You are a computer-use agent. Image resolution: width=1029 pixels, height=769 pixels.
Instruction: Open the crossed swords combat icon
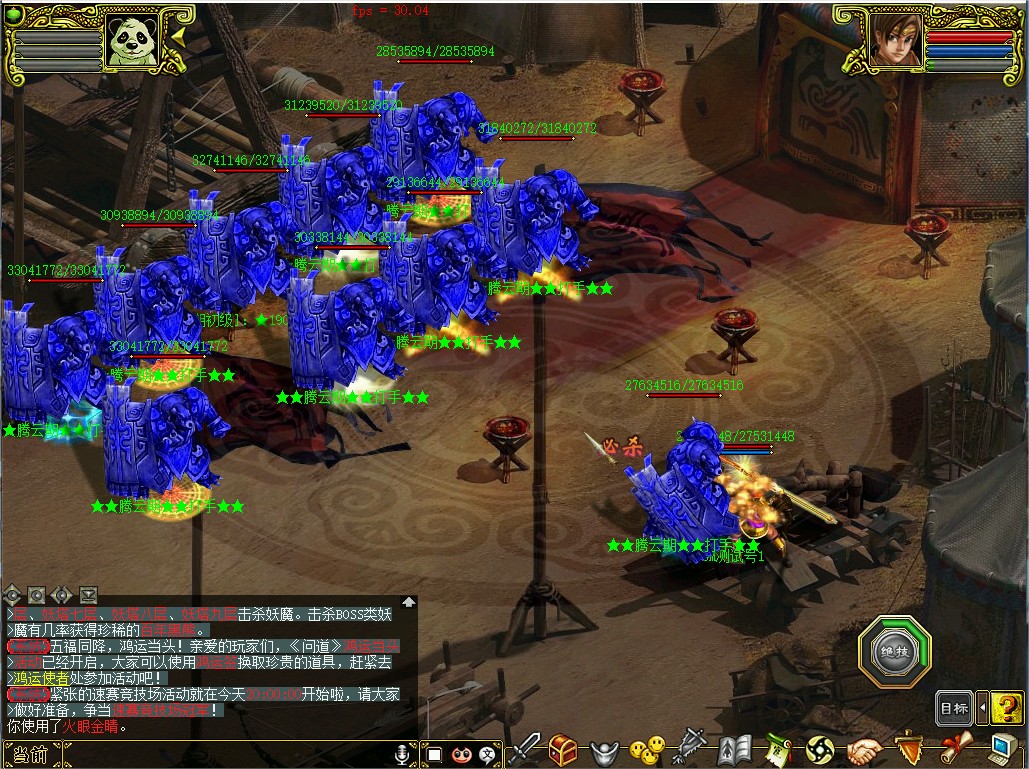[x=527, y=749]
